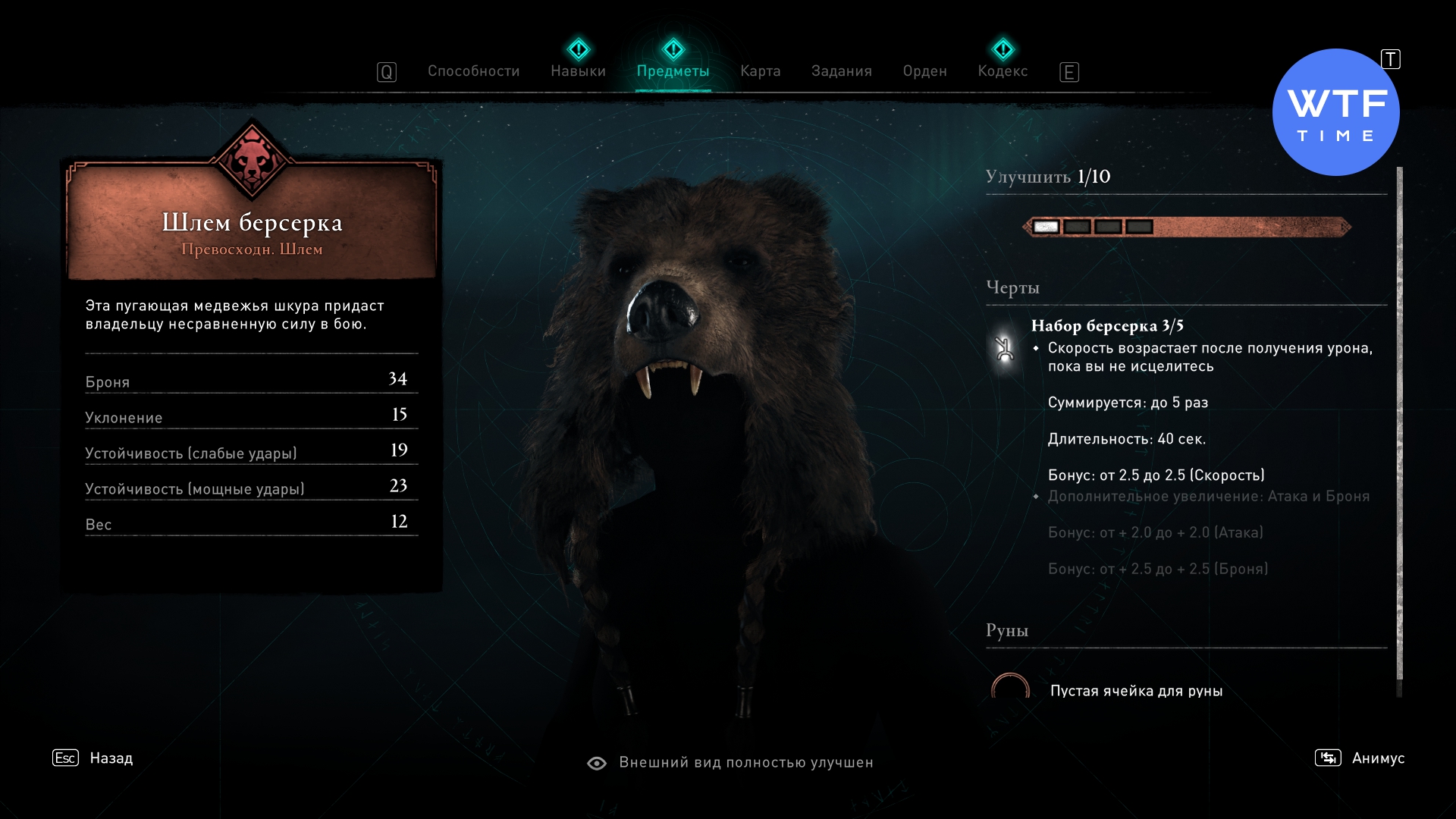Switch to the Способности tab
Image resolution: width=1456 pixels, height=819 pixels.
point(473,71)
